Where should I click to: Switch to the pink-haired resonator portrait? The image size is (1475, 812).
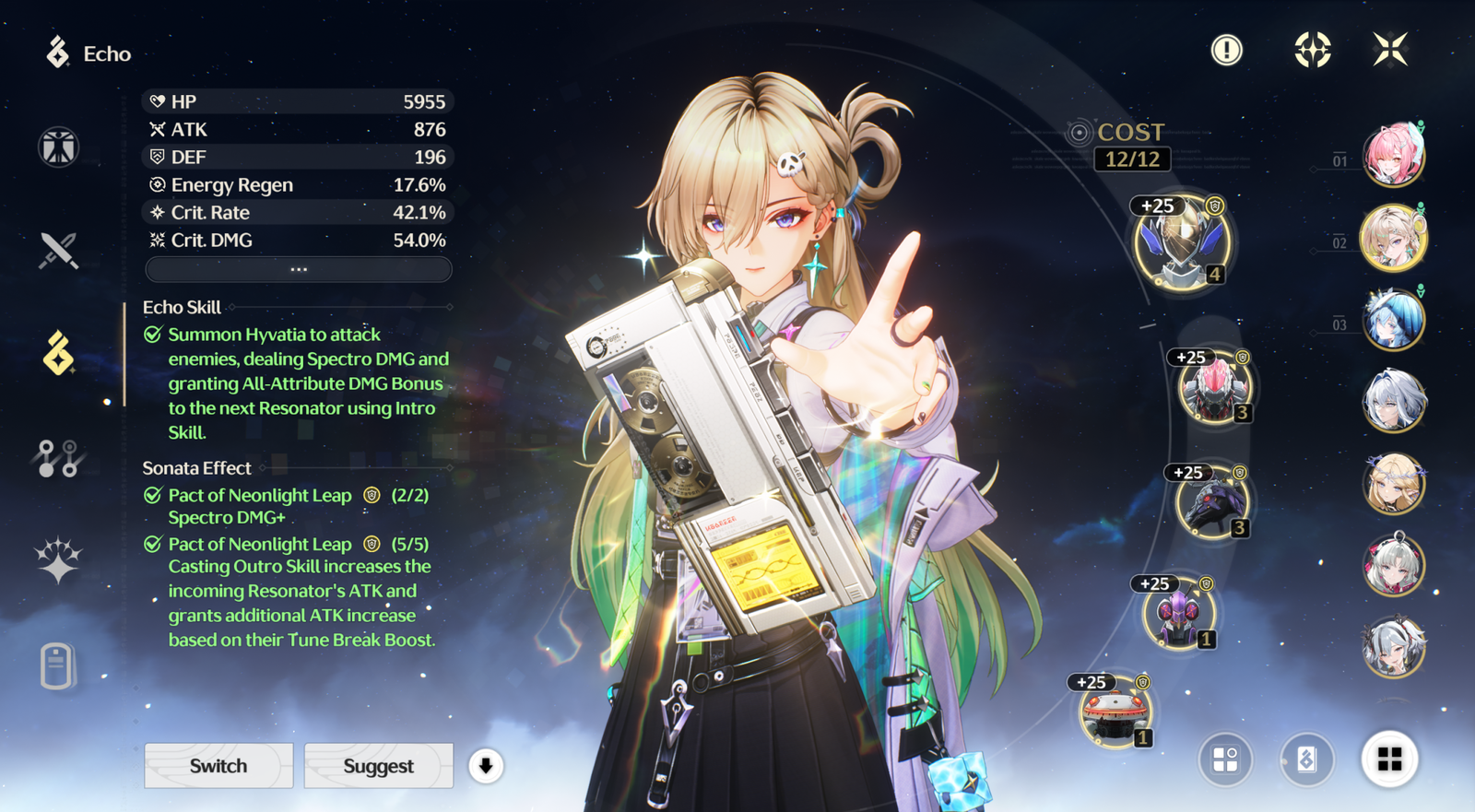point(1393,155)
